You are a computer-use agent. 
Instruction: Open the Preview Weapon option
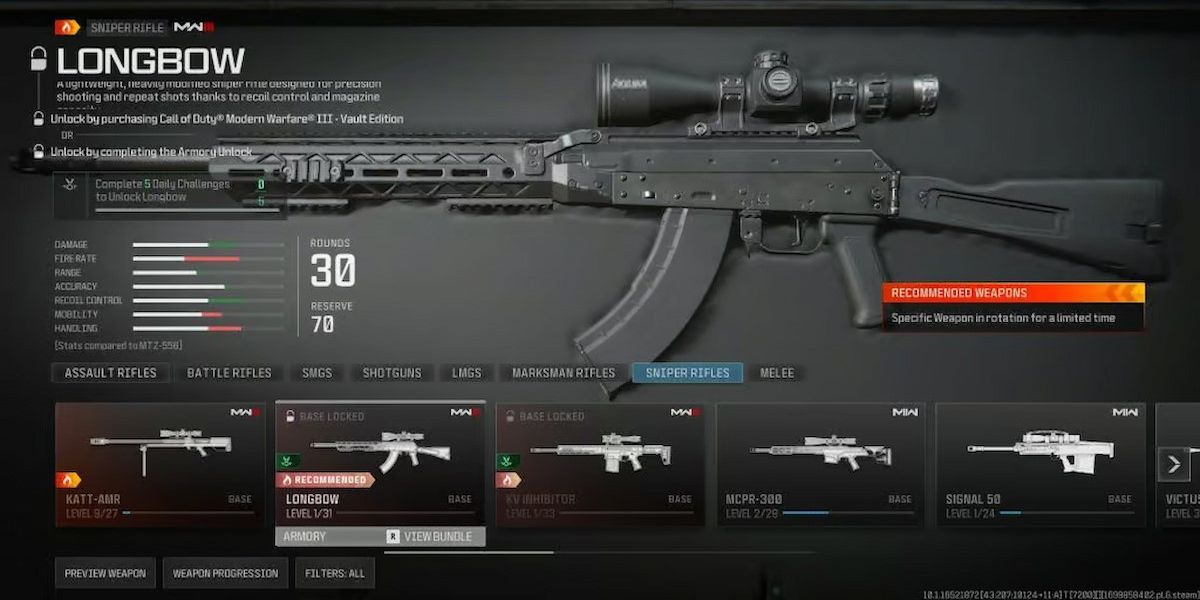click(x=105, y=573)
